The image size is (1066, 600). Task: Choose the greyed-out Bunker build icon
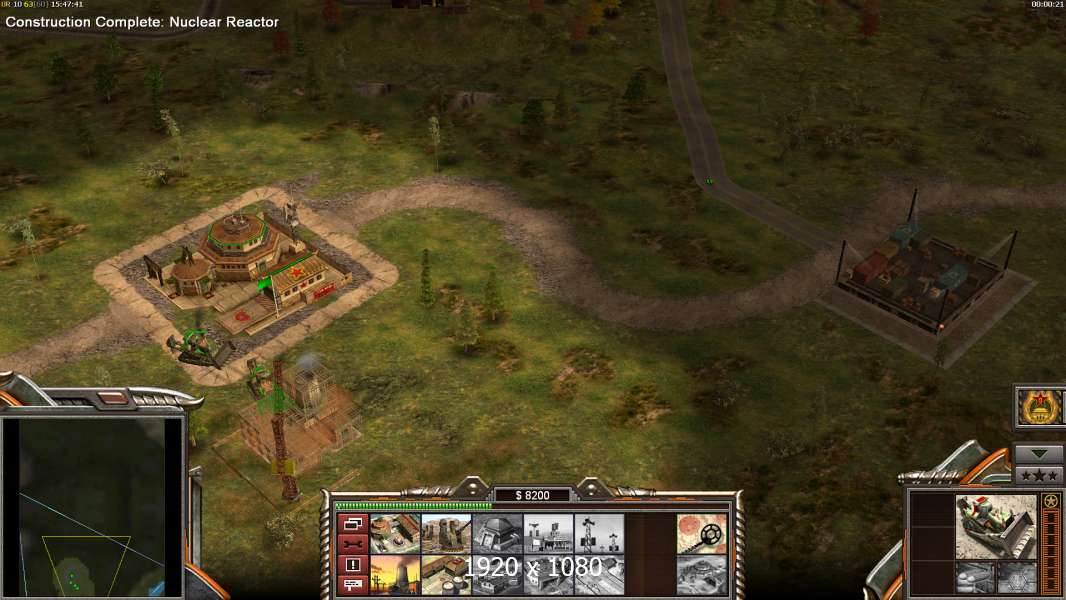pyautogui.click(x=497, y=533)
